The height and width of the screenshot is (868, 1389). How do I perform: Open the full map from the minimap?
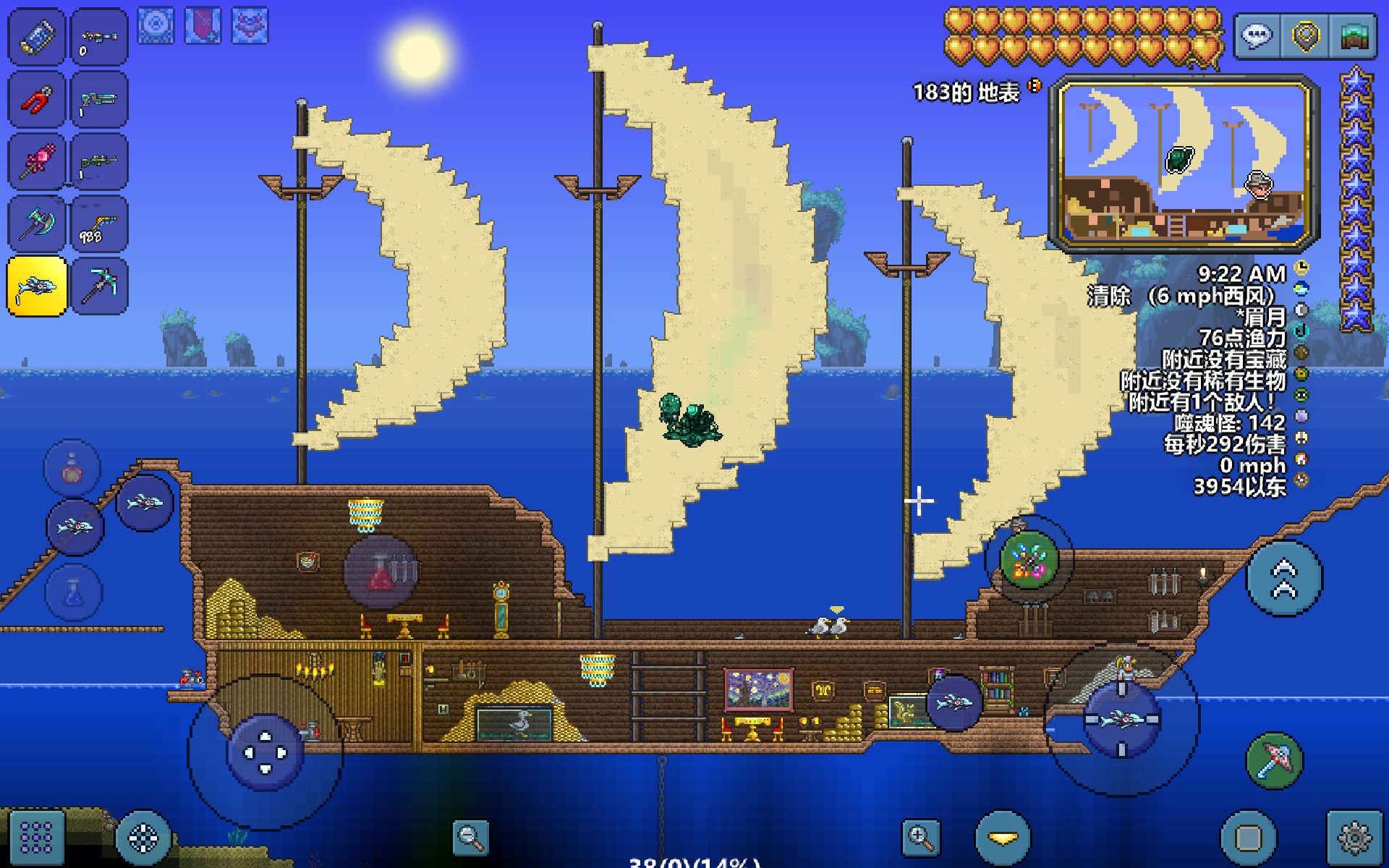(x=1184, y=163)
